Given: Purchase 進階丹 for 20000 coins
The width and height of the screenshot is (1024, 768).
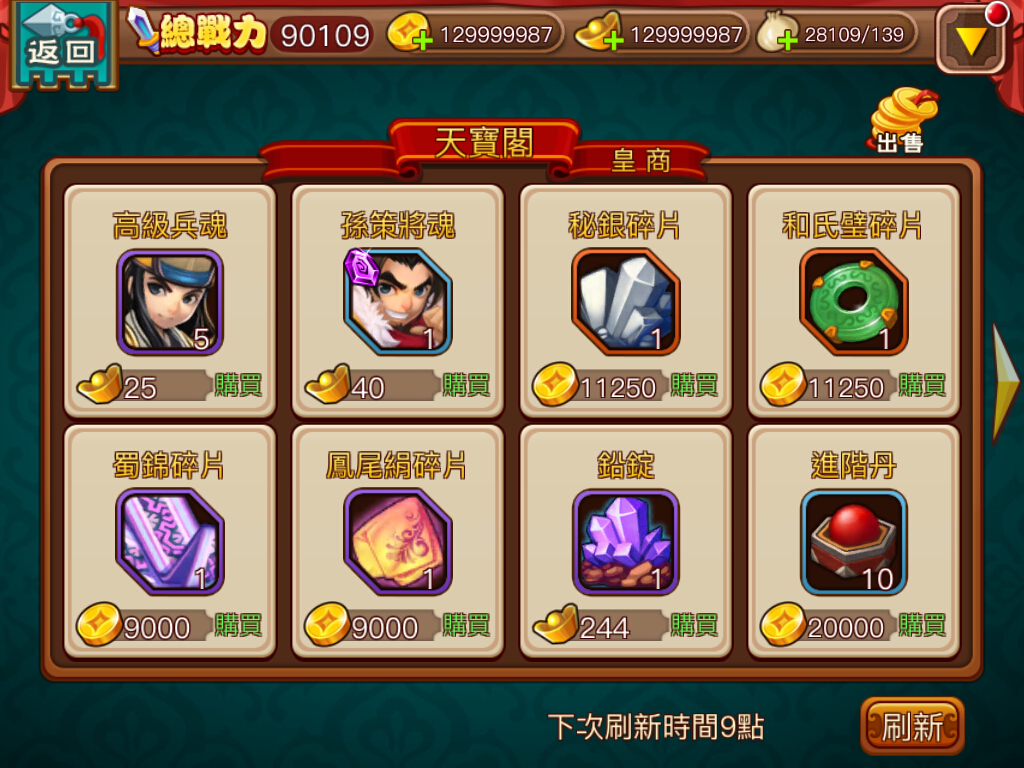Looking at the screenshot, I should [x=922, y=625].
